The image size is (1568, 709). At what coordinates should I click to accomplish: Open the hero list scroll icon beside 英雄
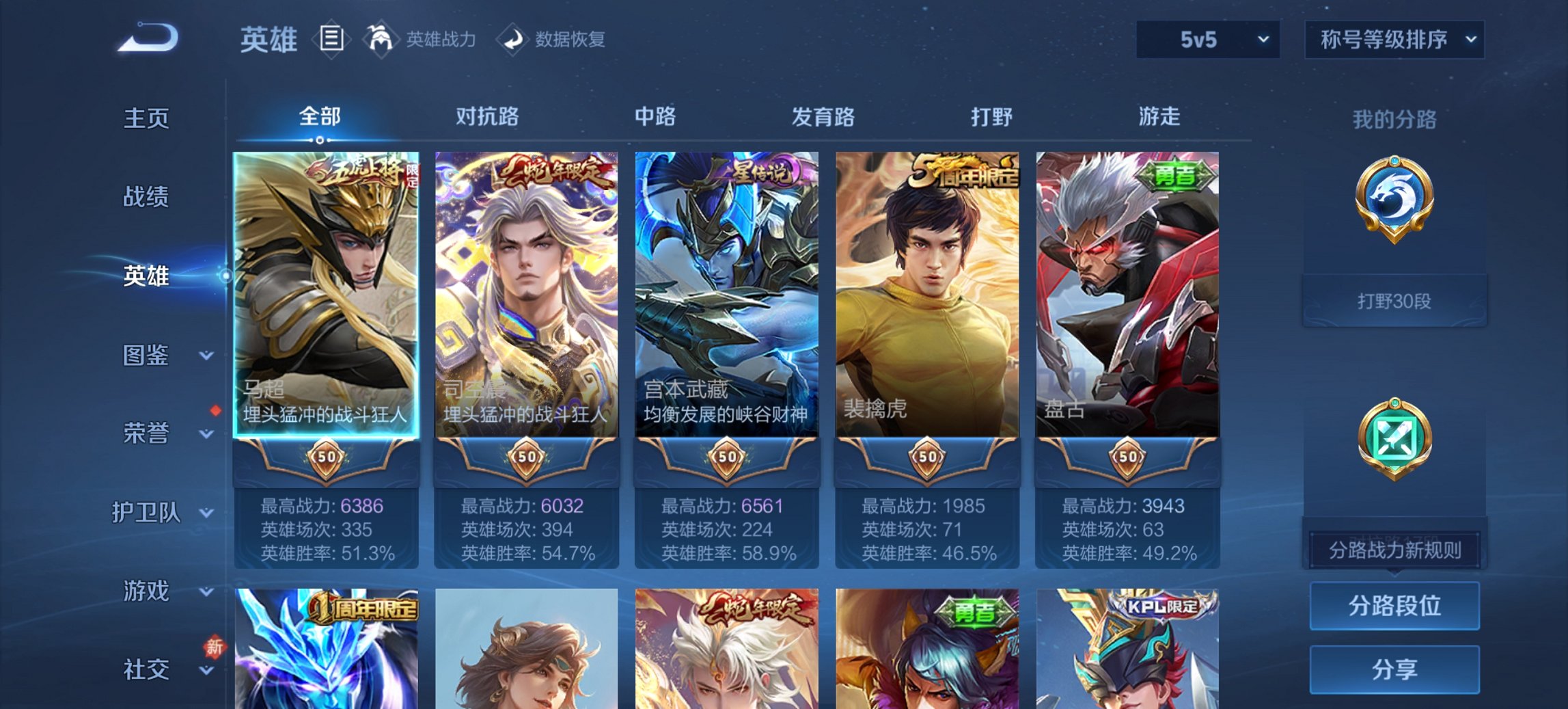tap(333, 40)
